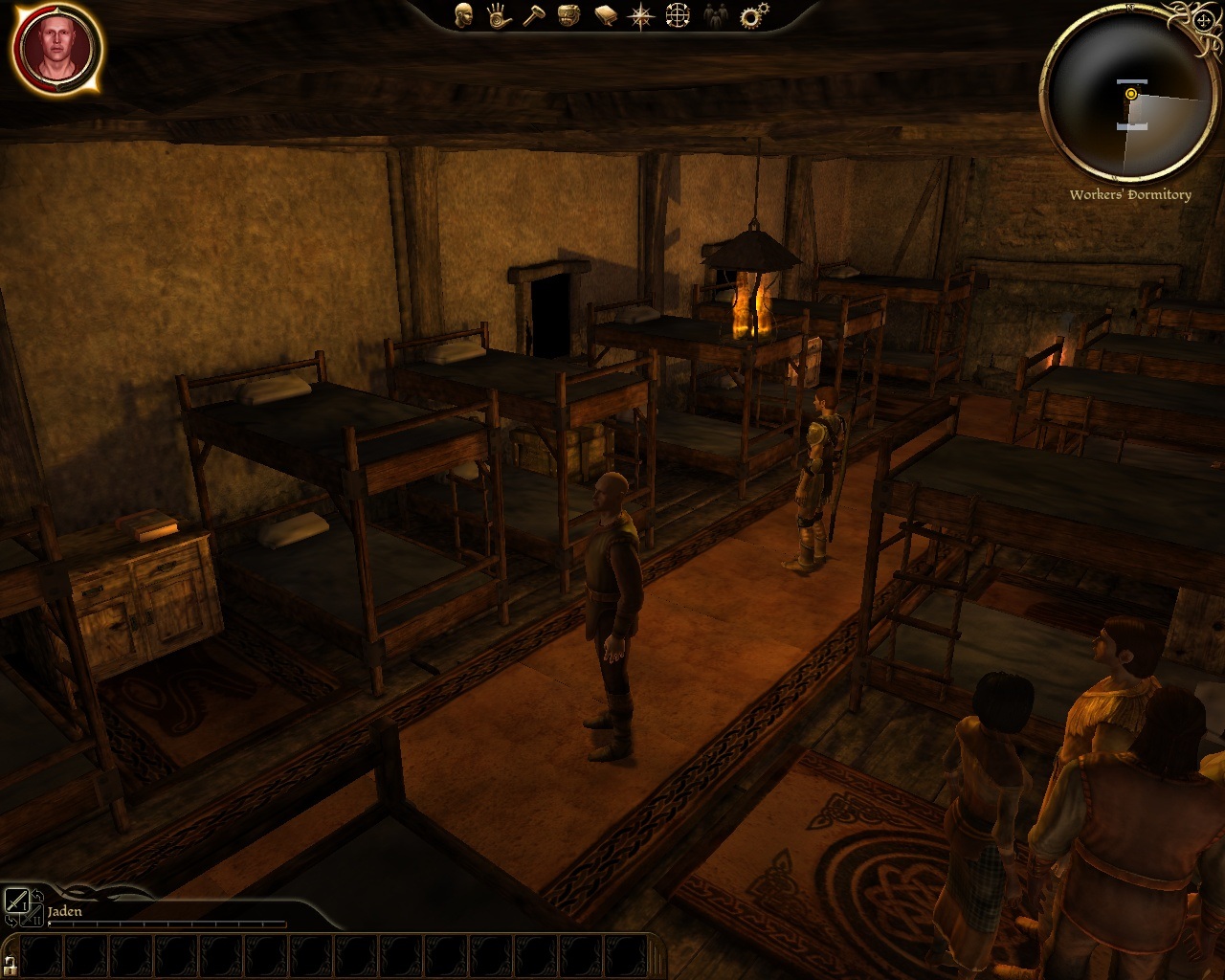Open the gears options menu
Viewport: 1225px width, 980px height.
[x=754, y=14]
